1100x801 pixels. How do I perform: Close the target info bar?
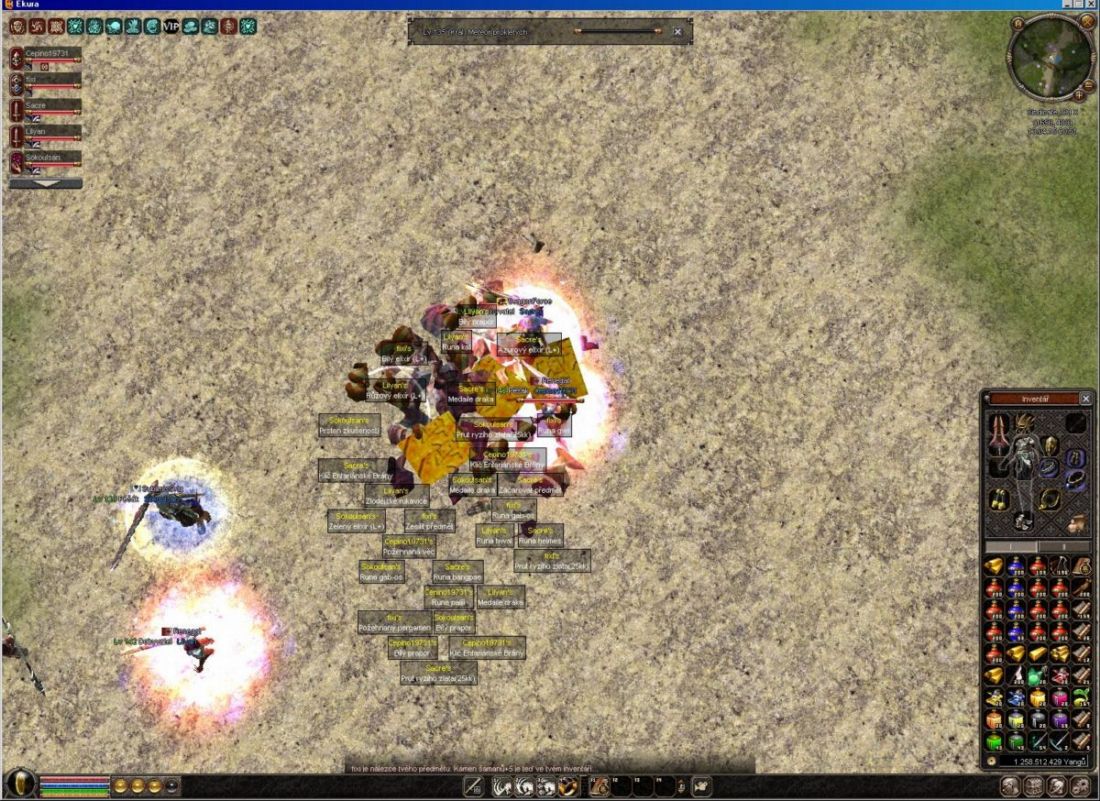[677, 32]
